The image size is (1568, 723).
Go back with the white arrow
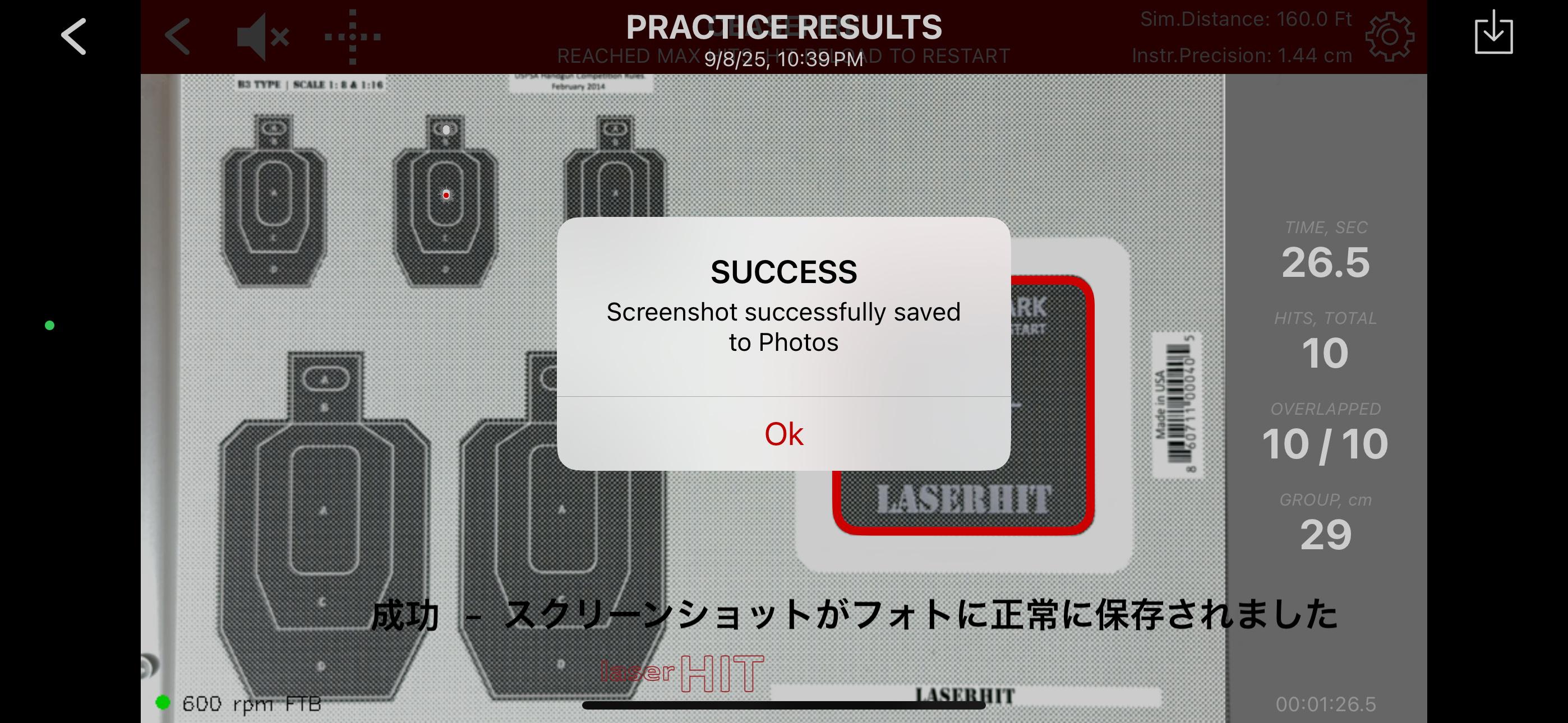click(x=74, y=36)
